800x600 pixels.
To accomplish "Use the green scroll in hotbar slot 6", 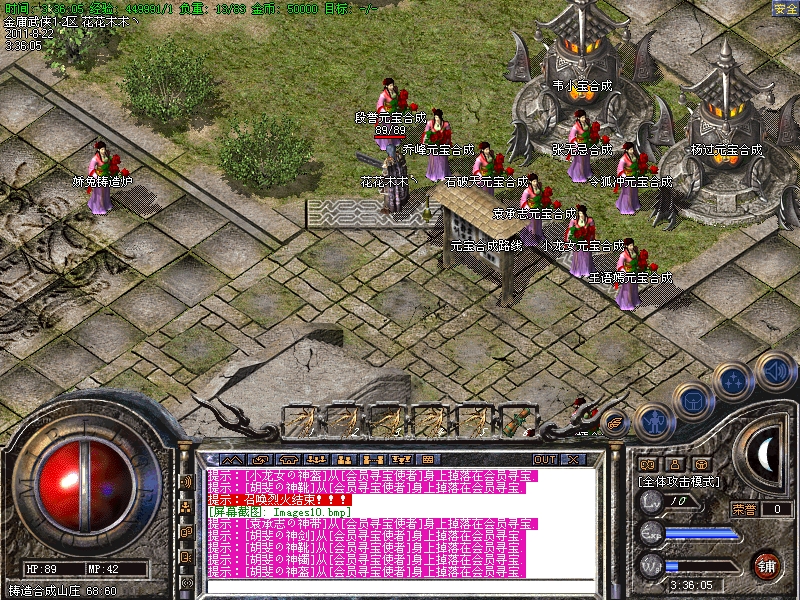I will click(517, 421).
